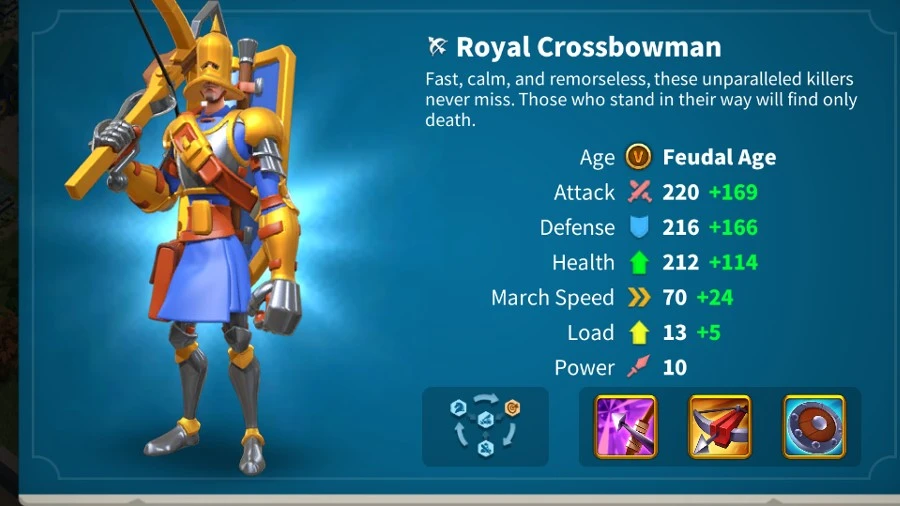Image resolution: width=900 pixels, height=506 pixels.
Task: Open the troop counter cycle diagram
Action: pyautogui.click(x=485, y=426)
